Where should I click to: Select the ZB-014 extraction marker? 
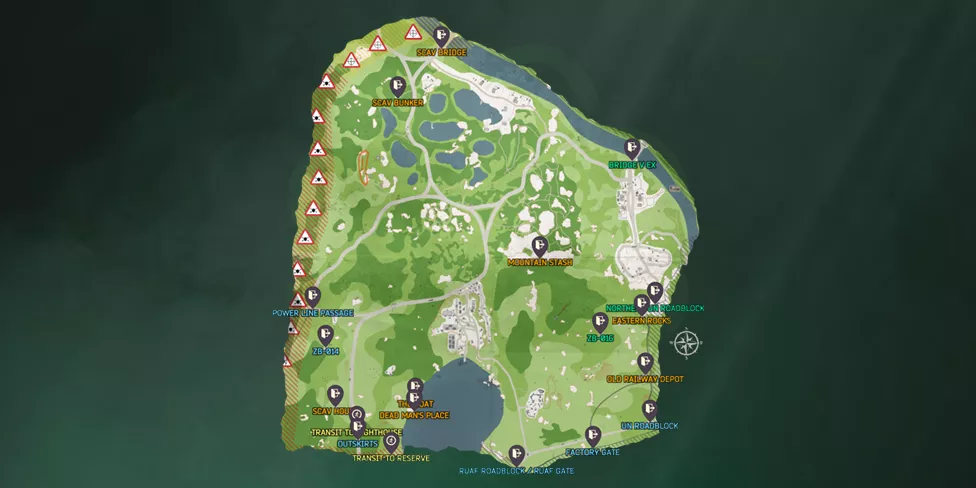tap(325, 335)
